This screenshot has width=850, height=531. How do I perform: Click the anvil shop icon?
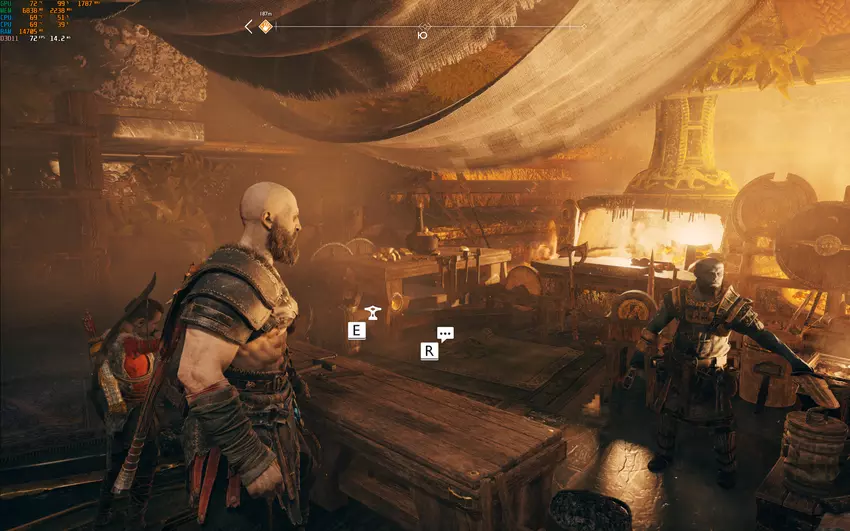[373, 312]
